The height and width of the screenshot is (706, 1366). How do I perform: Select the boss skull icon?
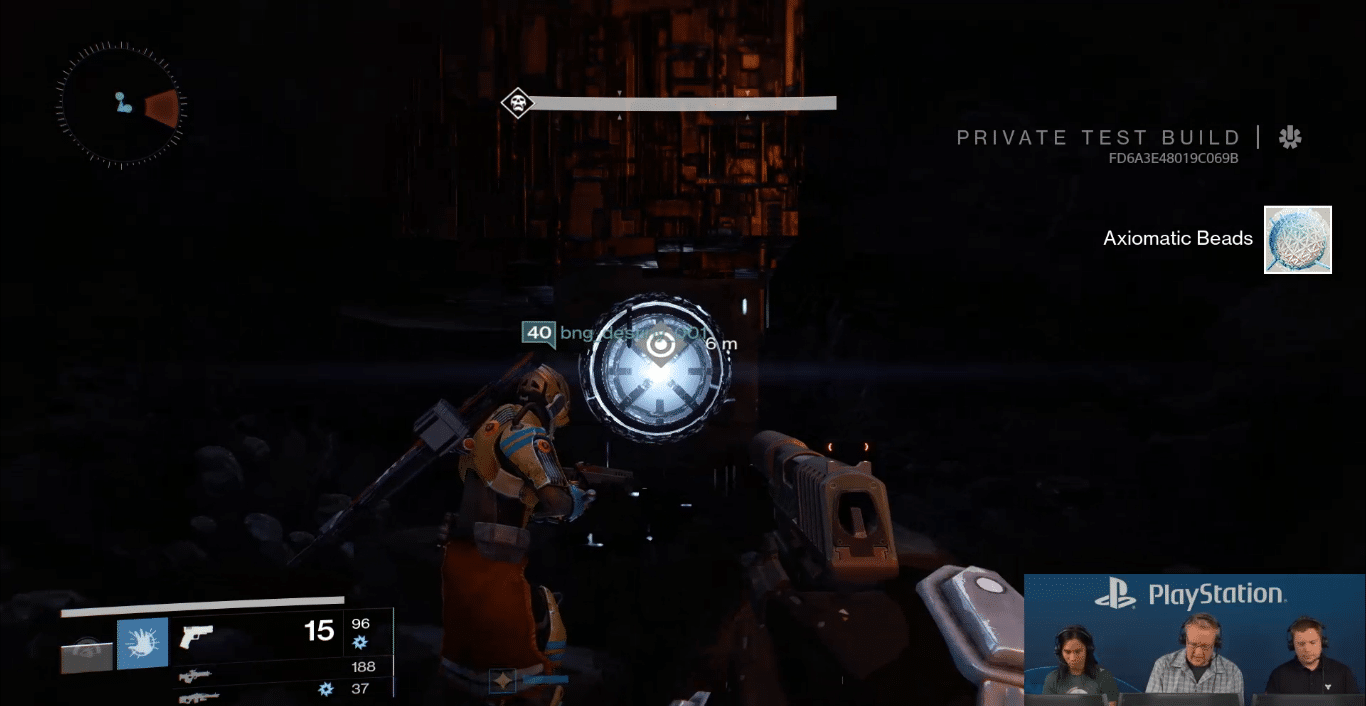point(517,103)
